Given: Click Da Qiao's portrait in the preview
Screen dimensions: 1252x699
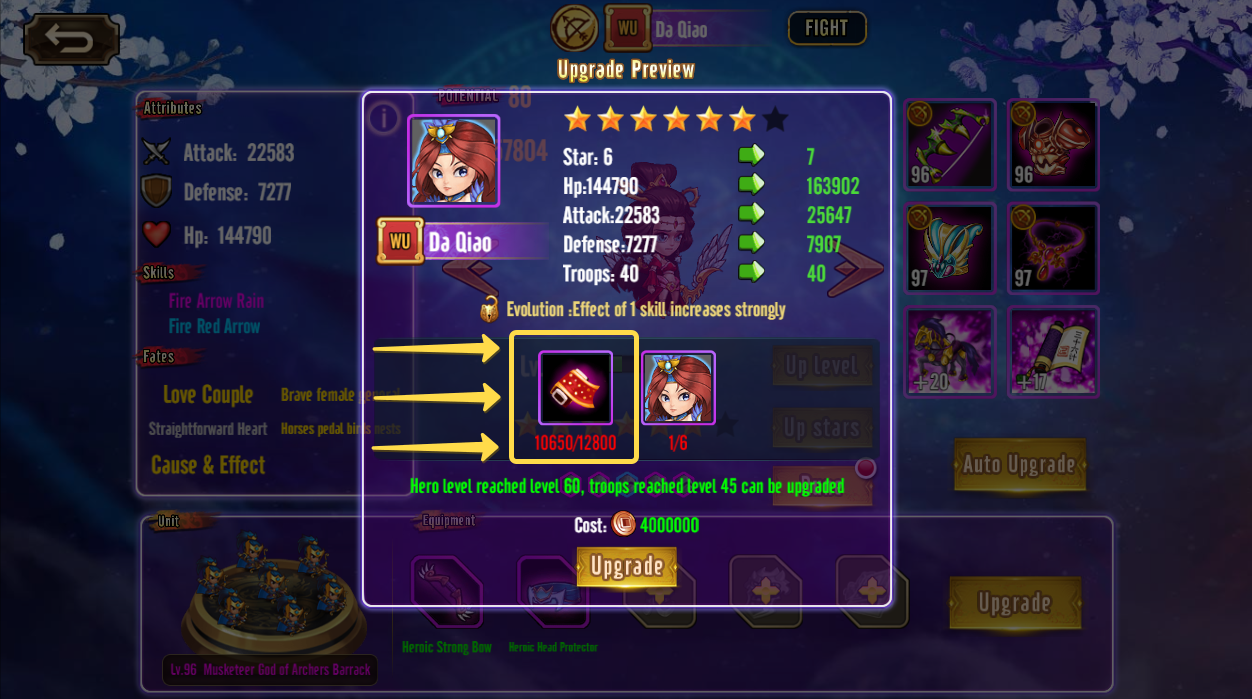Looking at the screenshot, I should tap(453, 161).
